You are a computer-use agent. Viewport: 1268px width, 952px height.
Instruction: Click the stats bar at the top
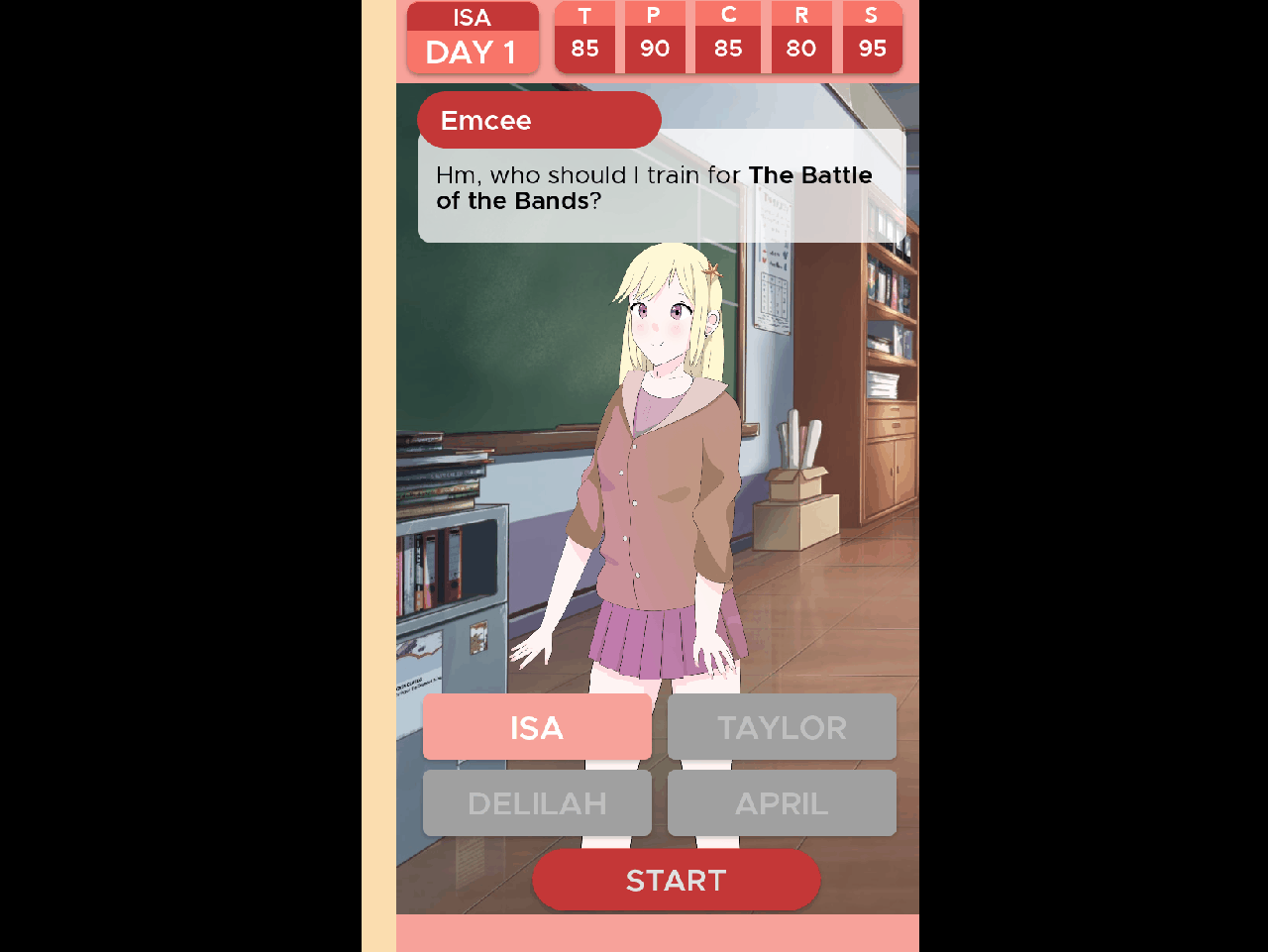click(x=728, y=38)
